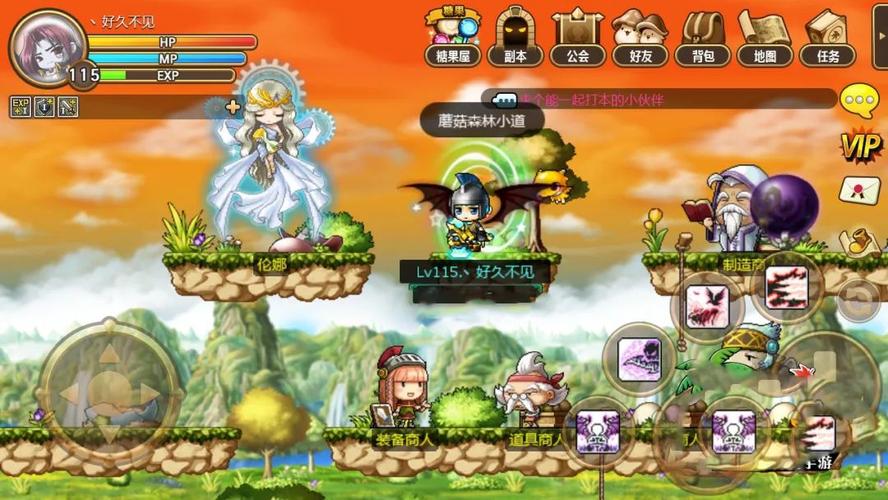Activate the red bat wings skill

(x=706, y=301)
